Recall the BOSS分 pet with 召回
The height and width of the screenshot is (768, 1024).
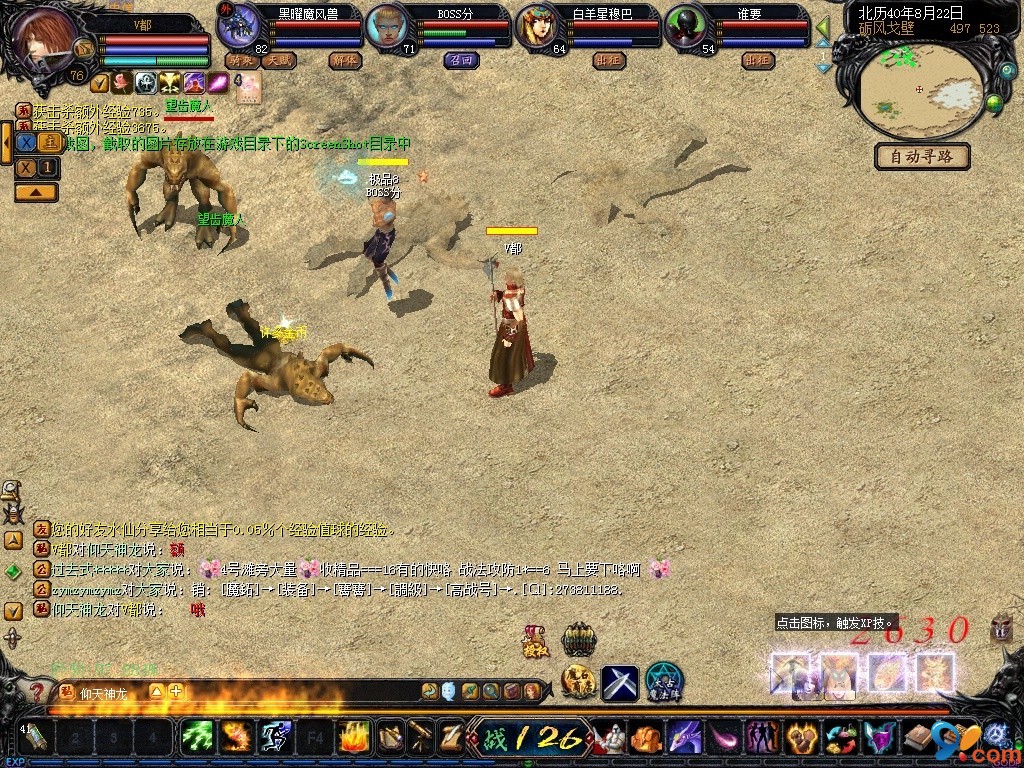coord(461,60)
